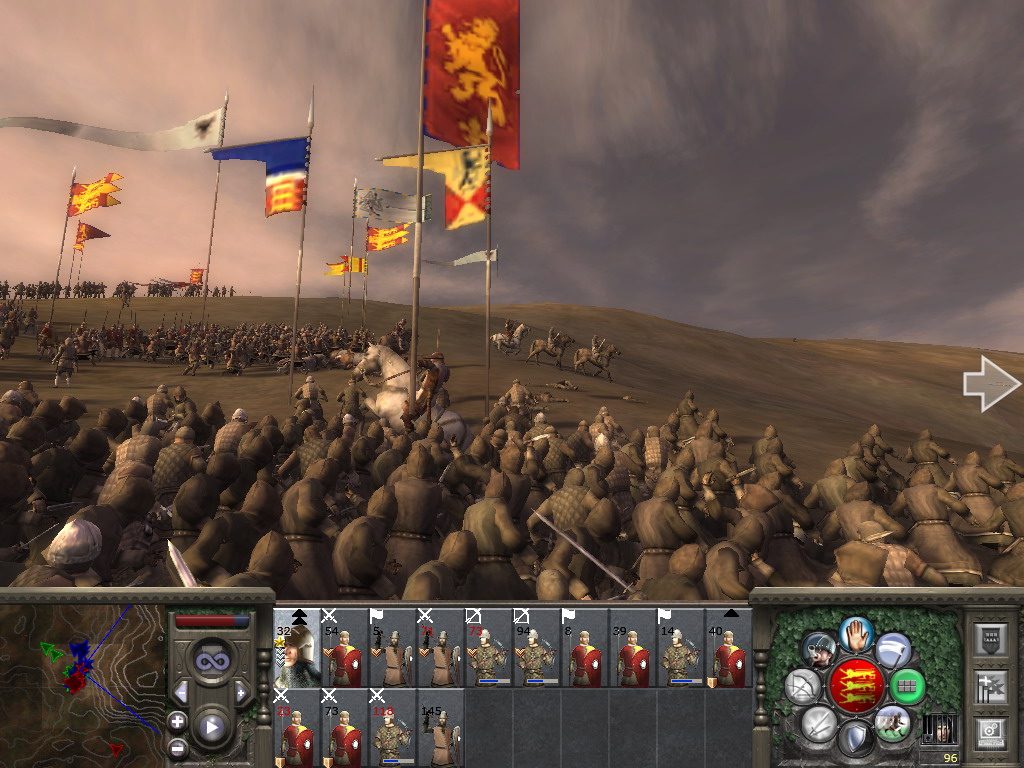
Task: Click the red three-lions faction emblem
Action: (x=856, y=686)
